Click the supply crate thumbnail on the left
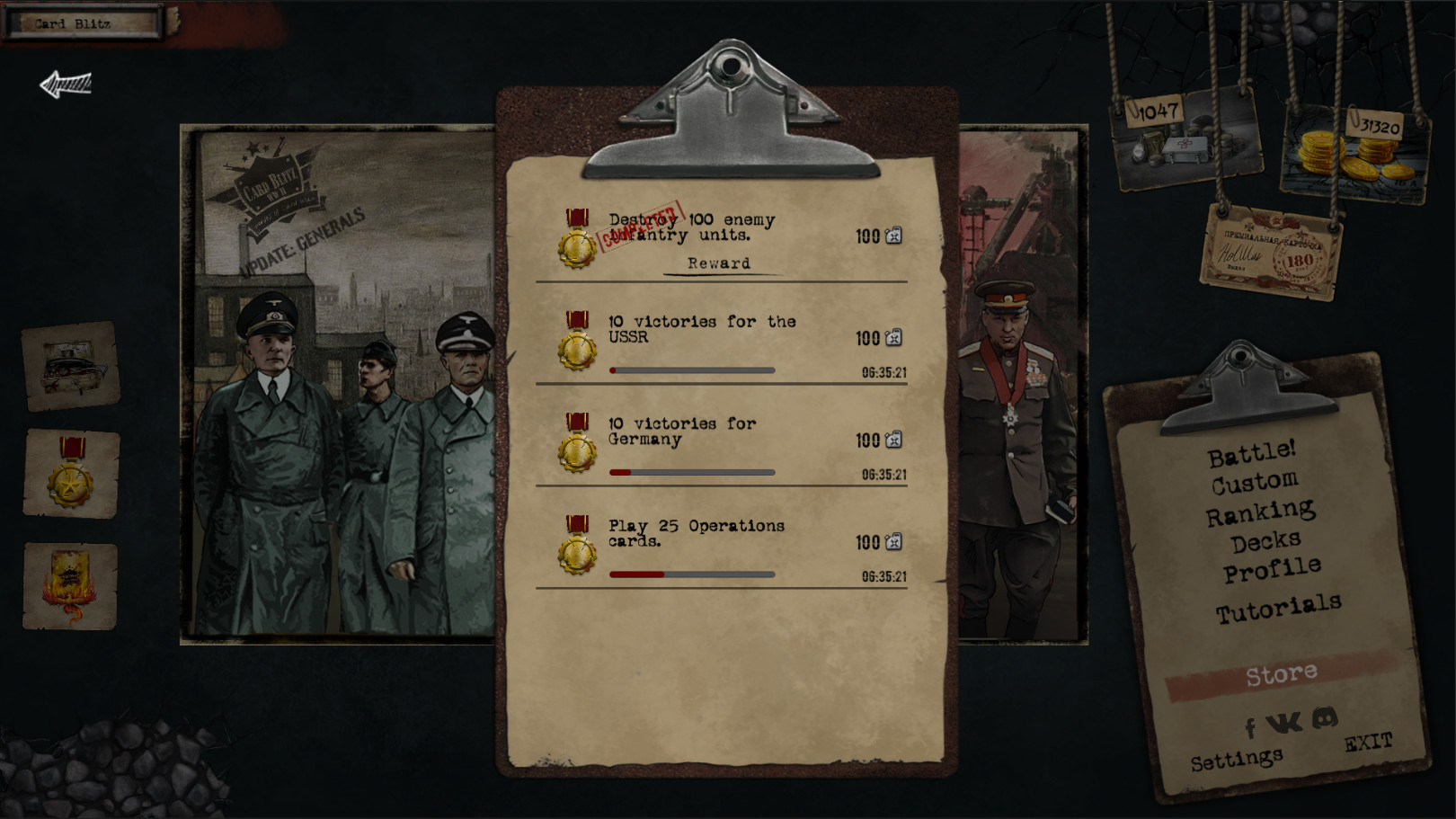The height and width of the screenshot is (819, 1456). [70, 367]
